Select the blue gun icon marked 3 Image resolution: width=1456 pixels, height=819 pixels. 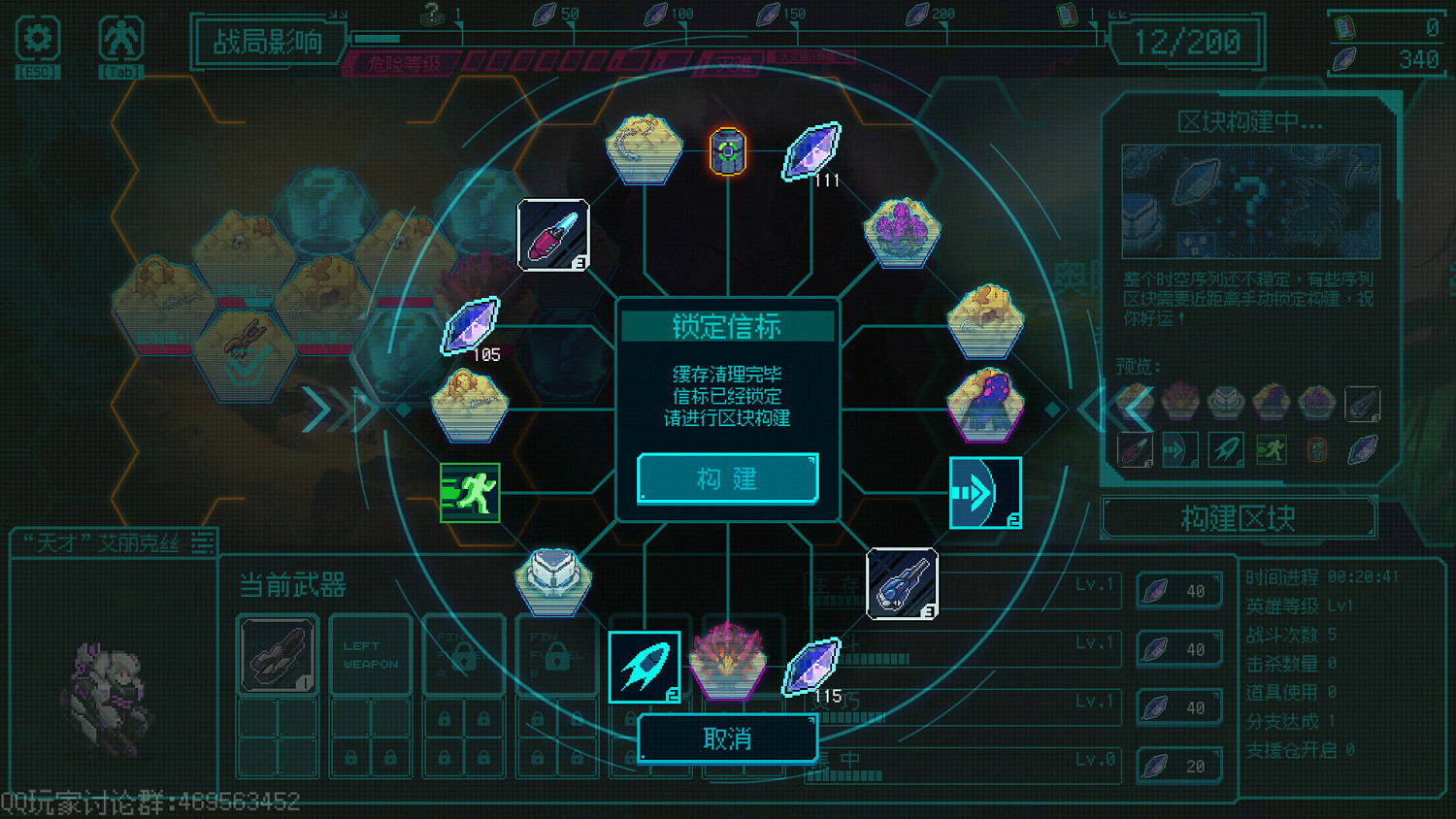tap(904, 584)
